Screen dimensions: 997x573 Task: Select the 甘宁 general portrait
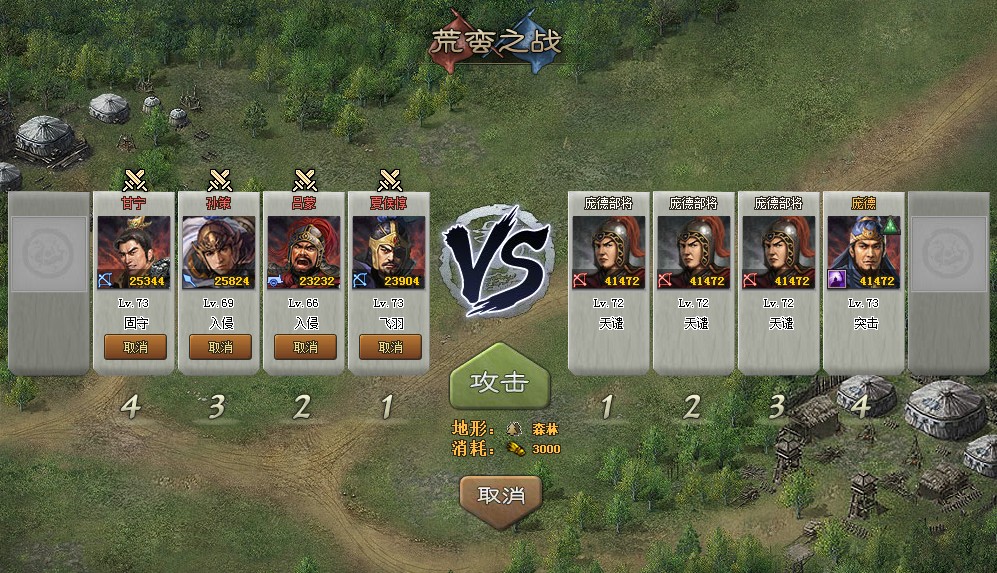pos(135,252)
